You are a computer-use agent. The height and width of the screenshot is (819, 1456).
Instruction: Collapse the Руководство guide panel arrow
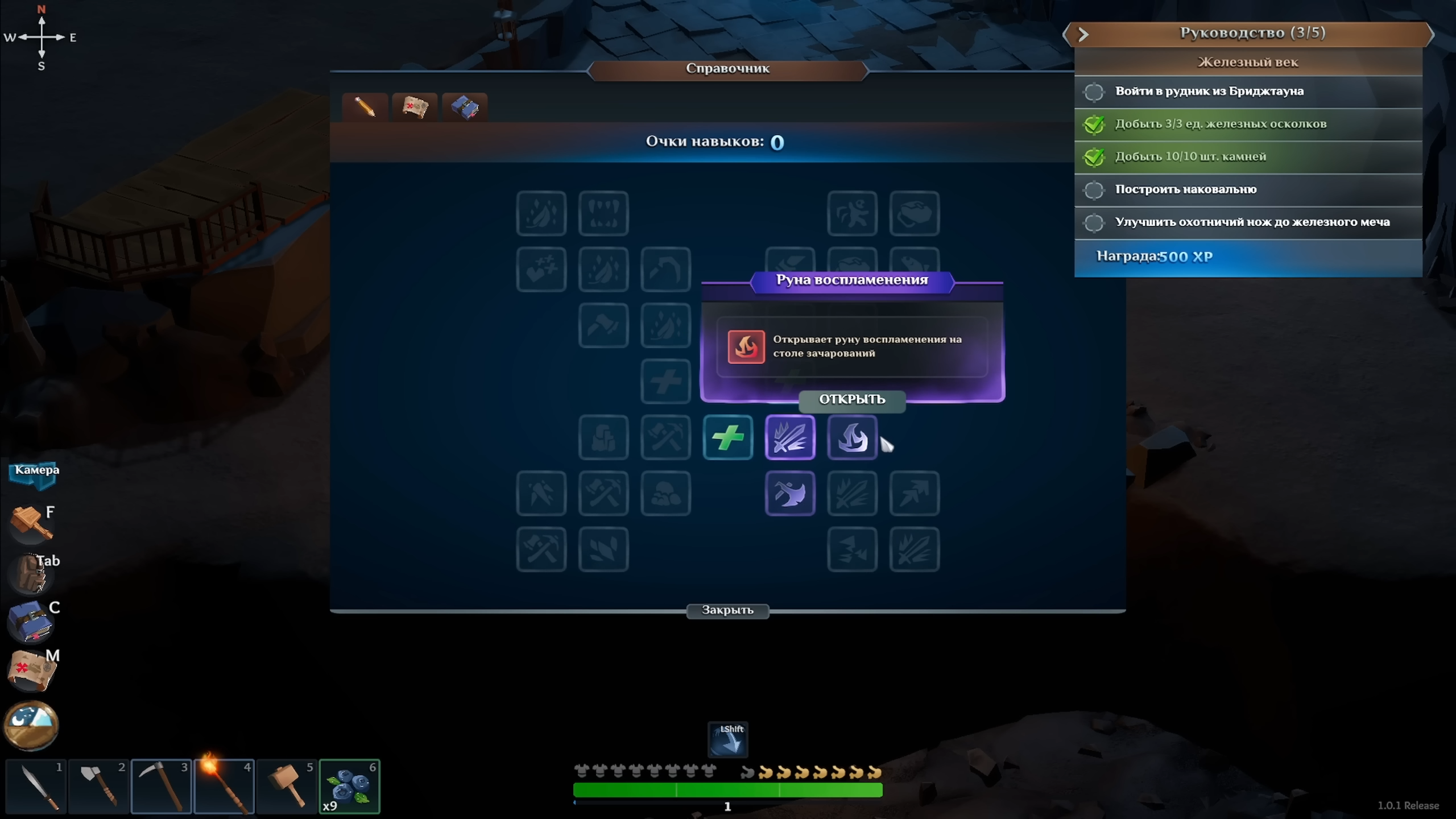pyautogui.click(x=1083, y=34)
